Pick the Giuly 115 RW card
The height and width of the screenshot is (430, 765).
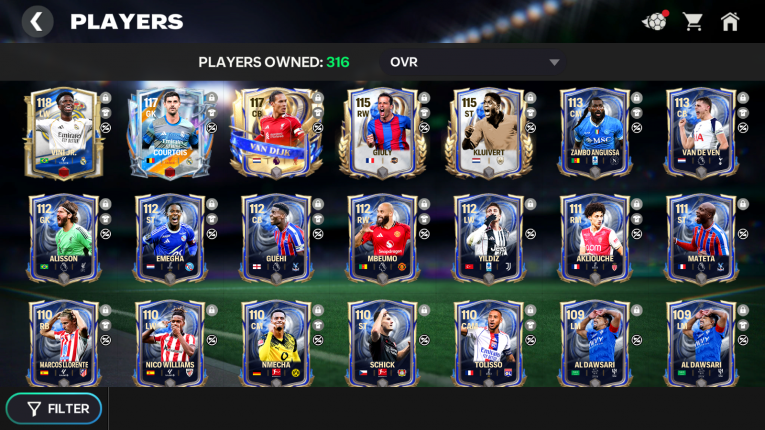point(381,132)
